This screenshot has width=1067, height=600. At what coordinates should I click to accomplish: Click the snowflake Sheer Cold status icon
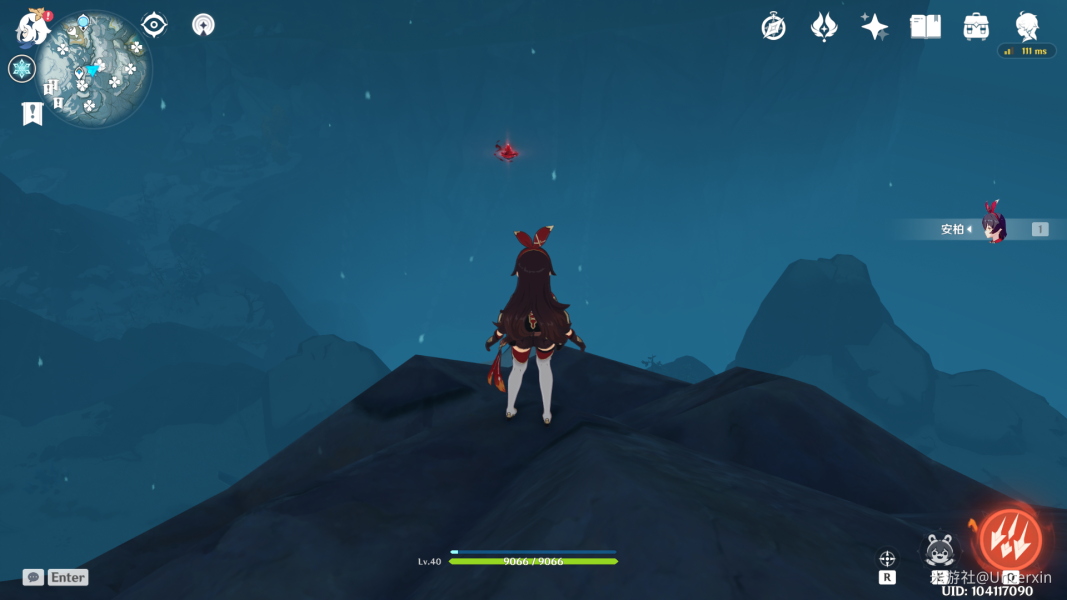tap(22, 69)
